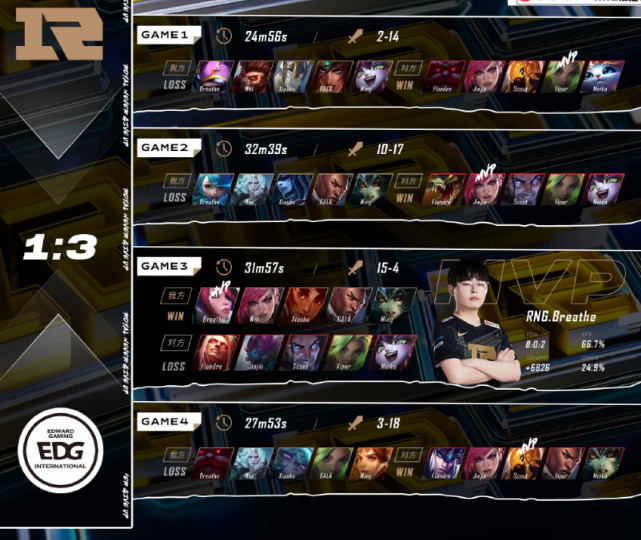Show the GAME4 header label
The height and width of the screenshot is (540, 641).
coord(165,422)
